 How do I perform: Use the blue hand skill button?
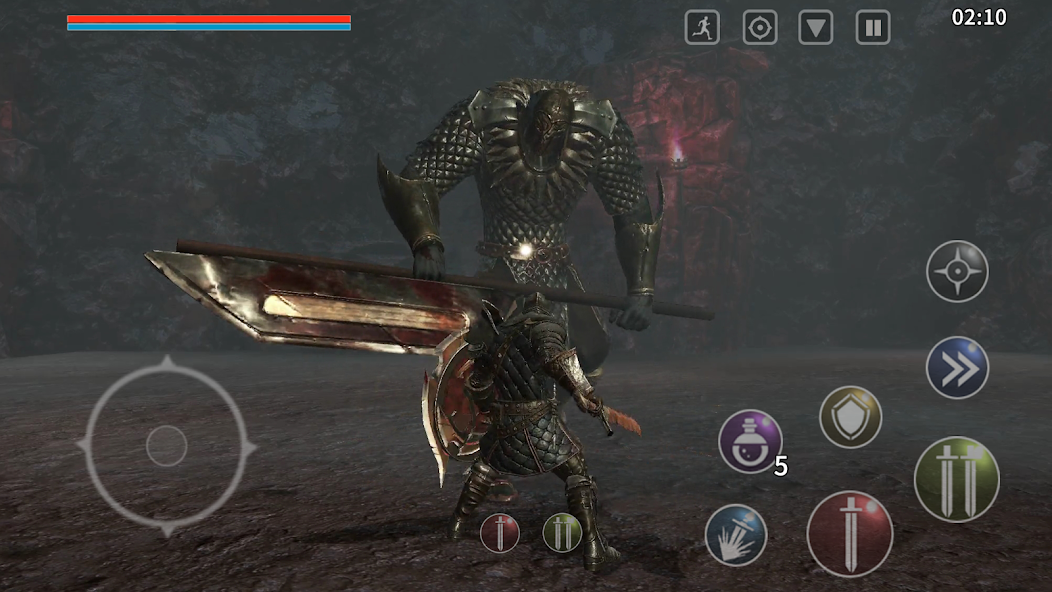(x=736, y=535)
